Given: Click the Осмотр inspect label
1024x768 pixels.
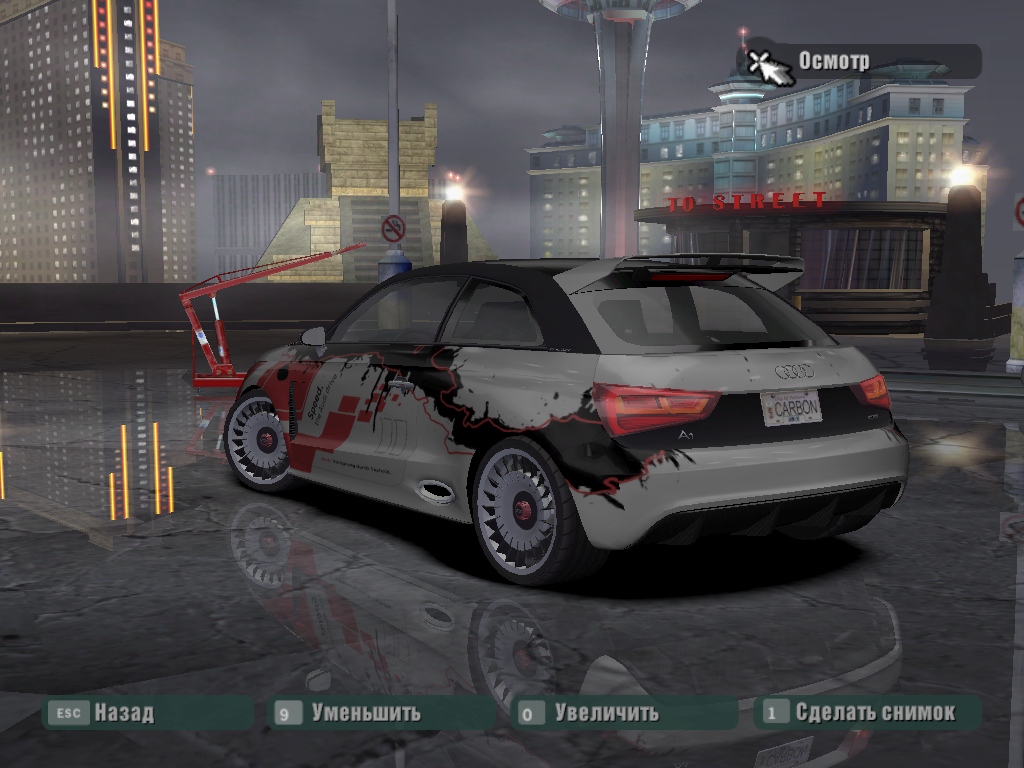Looking at the screenshot, I should pos(833,61).
